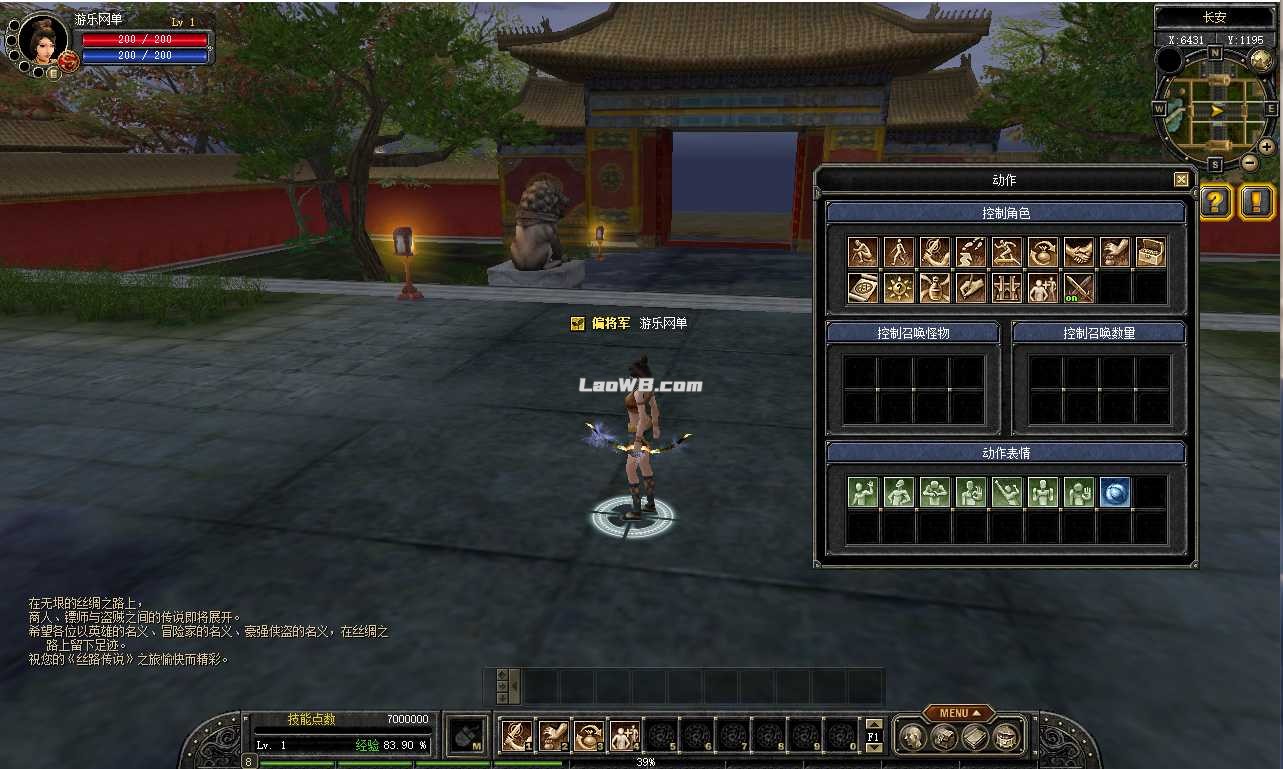
Task: Select the scroll action icon
Action: (862, 288)
